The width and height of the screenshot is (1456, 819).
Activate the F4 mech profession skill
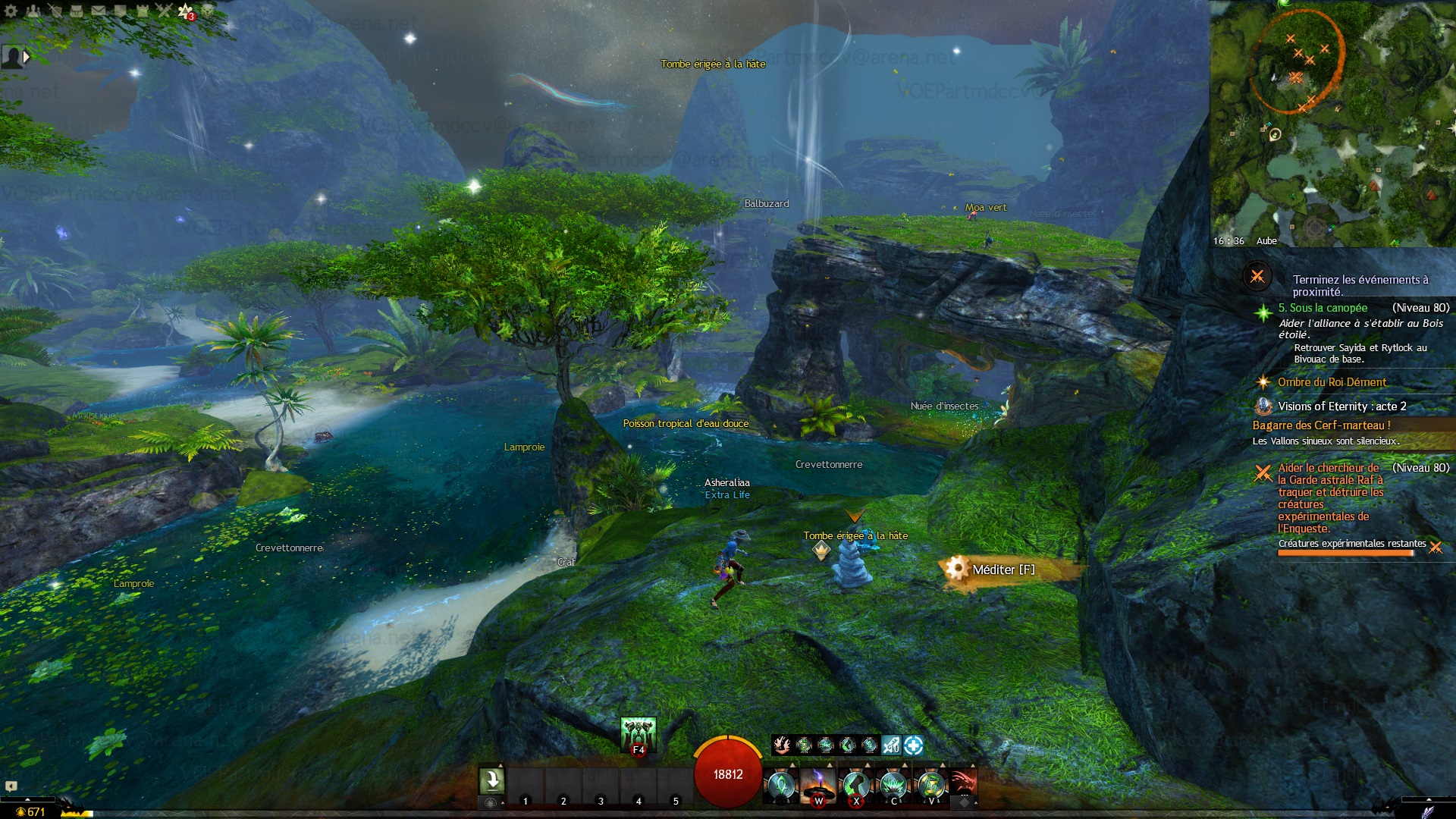pyautogui.click(x=638, y=735)
